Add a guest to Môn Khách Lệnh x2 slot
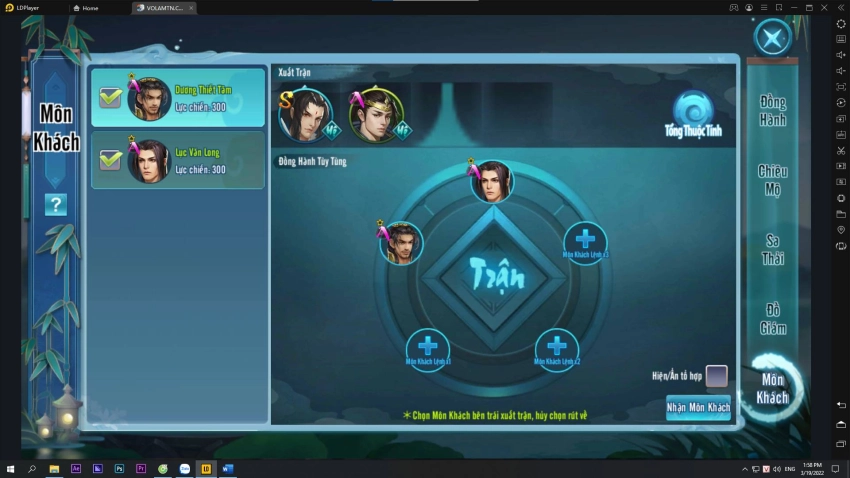The height and width of the screenshot is (478, 850). (x=557, y=347)
